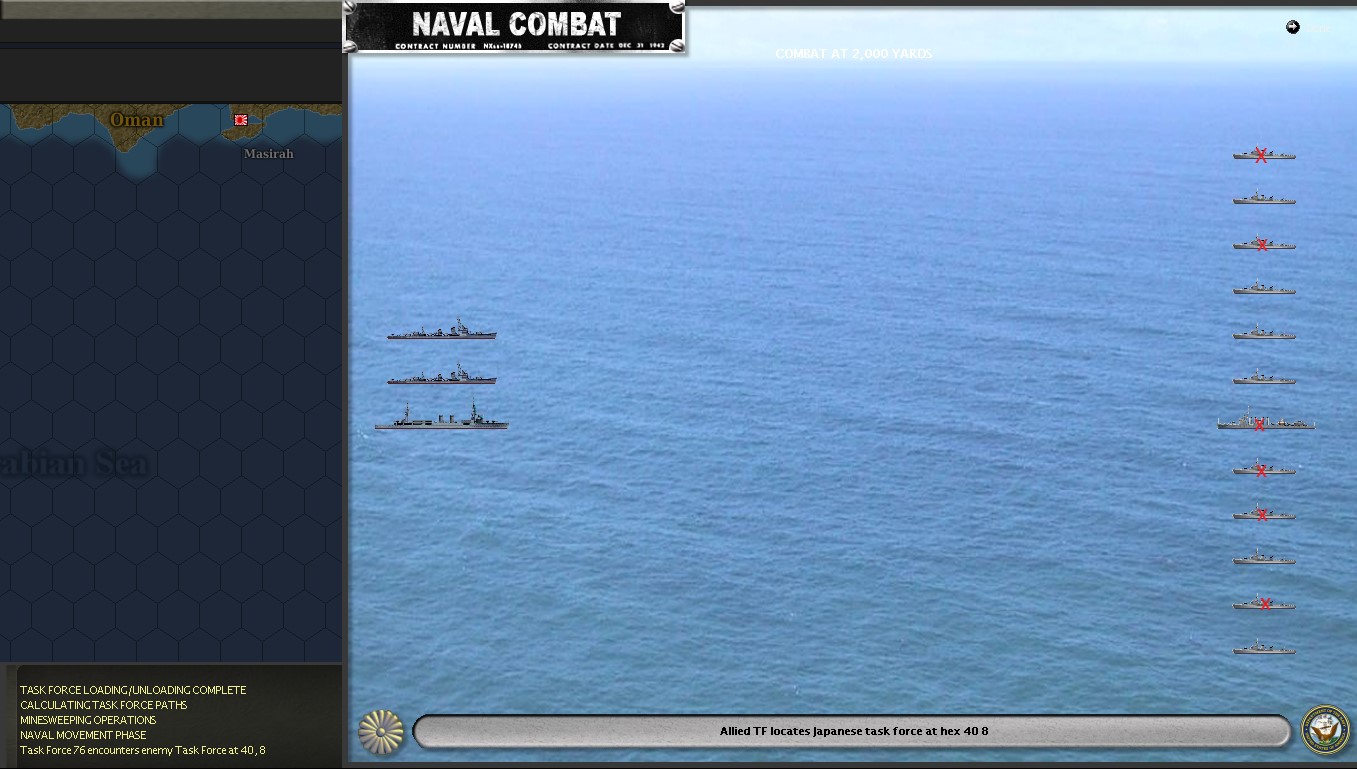Click the NAVAL MOVEMENT PHASE log line
The image size is (1357, 769).
(83, 735)
